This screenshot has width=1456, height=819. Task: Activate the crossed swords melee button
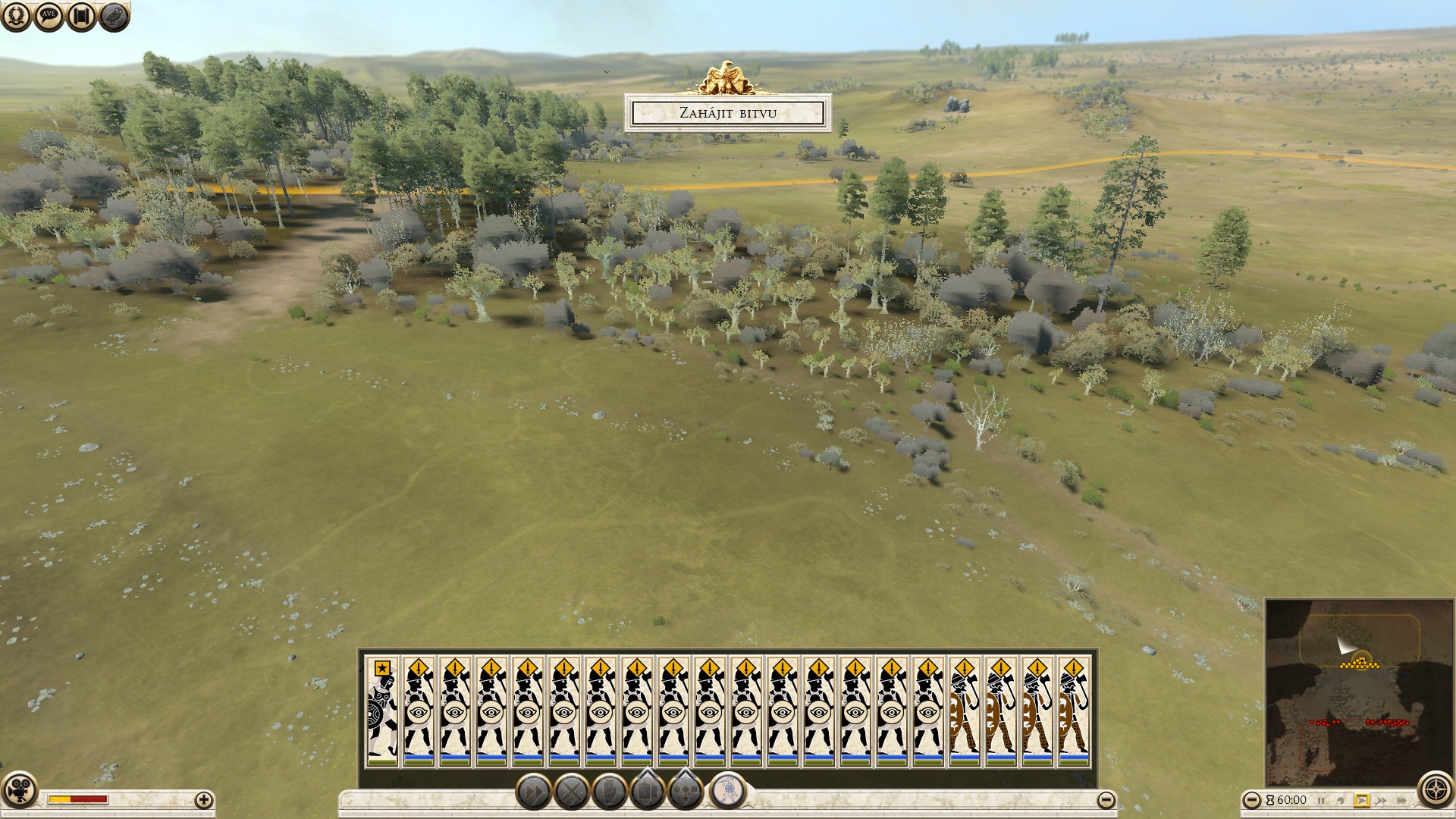pos(571,792)
